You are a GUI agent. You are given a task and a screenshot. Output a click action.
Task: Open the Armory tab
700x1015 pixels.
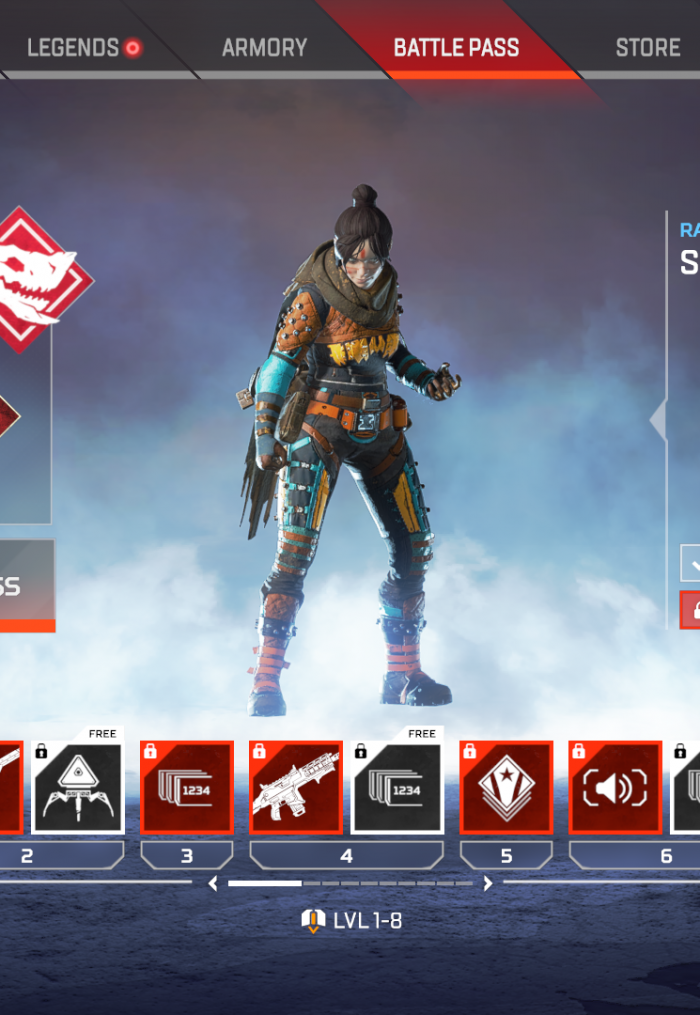263,47
